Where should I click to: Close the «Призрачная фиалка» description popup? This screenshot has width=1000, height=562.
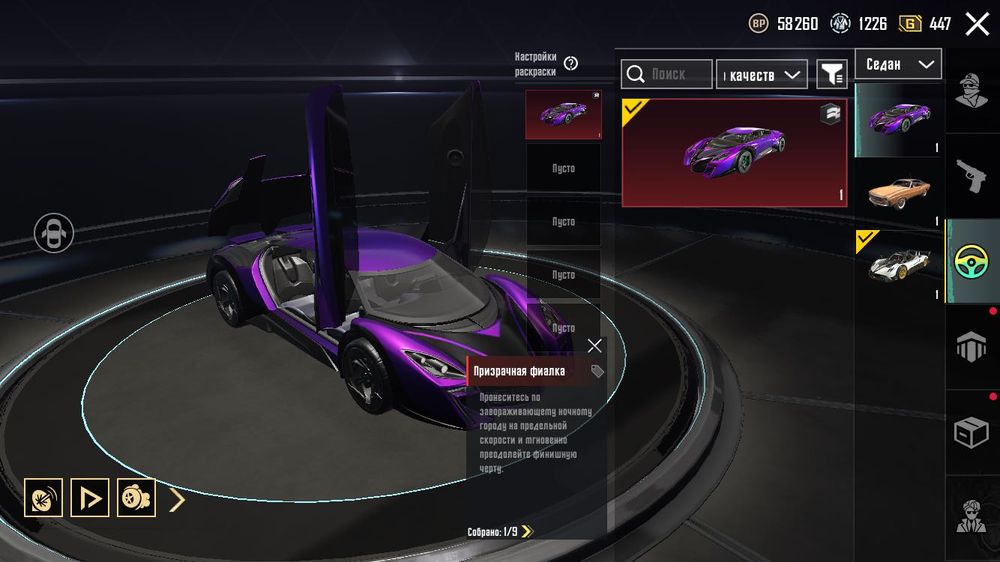tap(595, 346)
